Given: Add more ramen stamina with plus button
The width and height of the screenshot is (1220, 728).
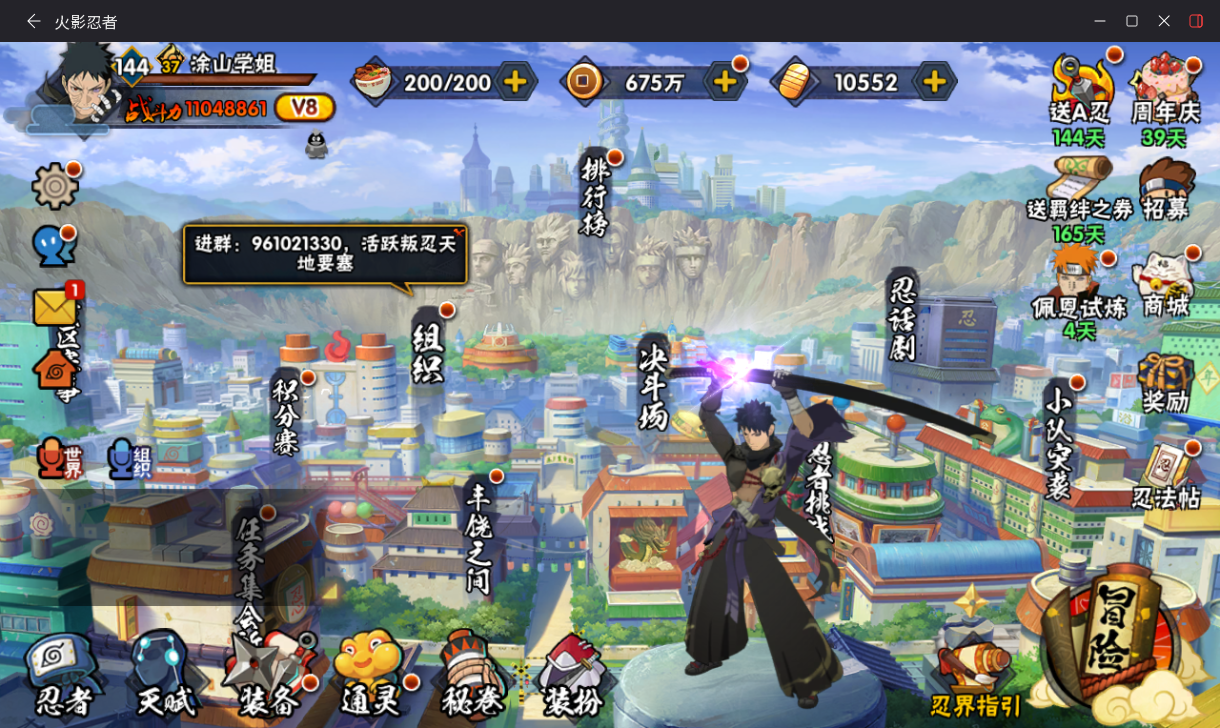Looking at the screenshot, I should [x=515, y=82].
